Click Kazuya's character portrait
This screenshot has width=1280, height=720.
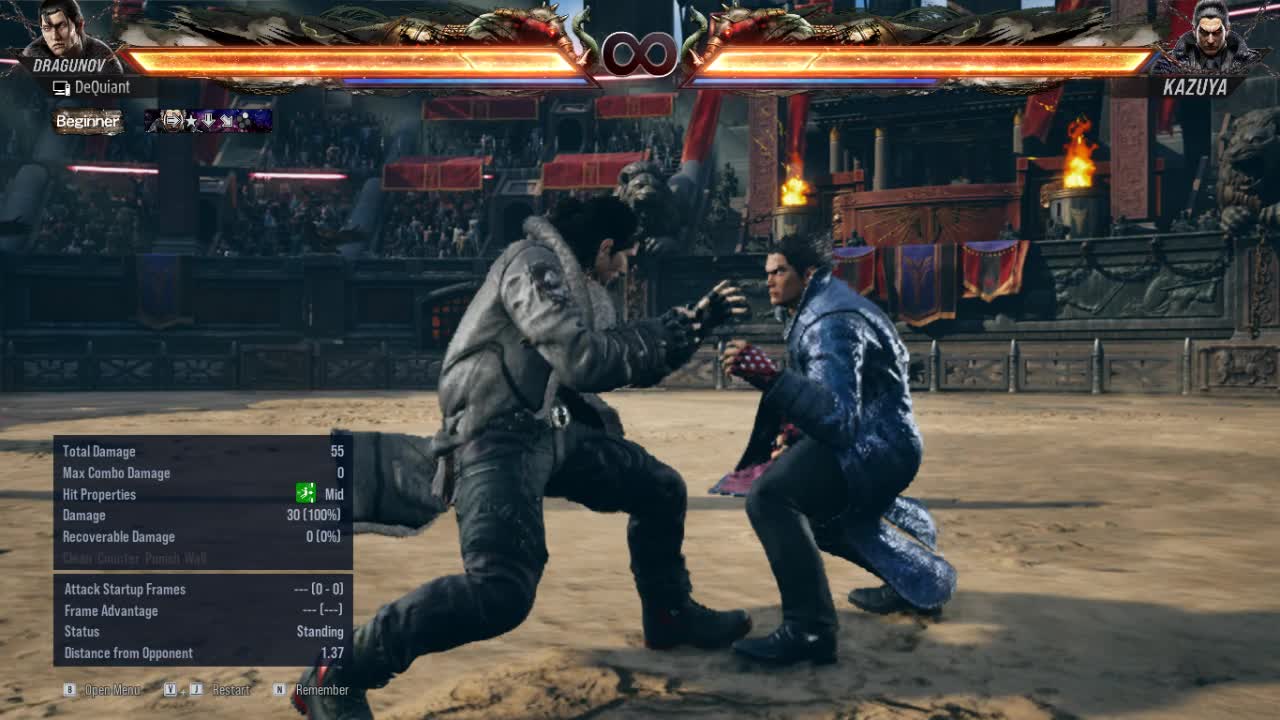click(x=1212, y=34)
